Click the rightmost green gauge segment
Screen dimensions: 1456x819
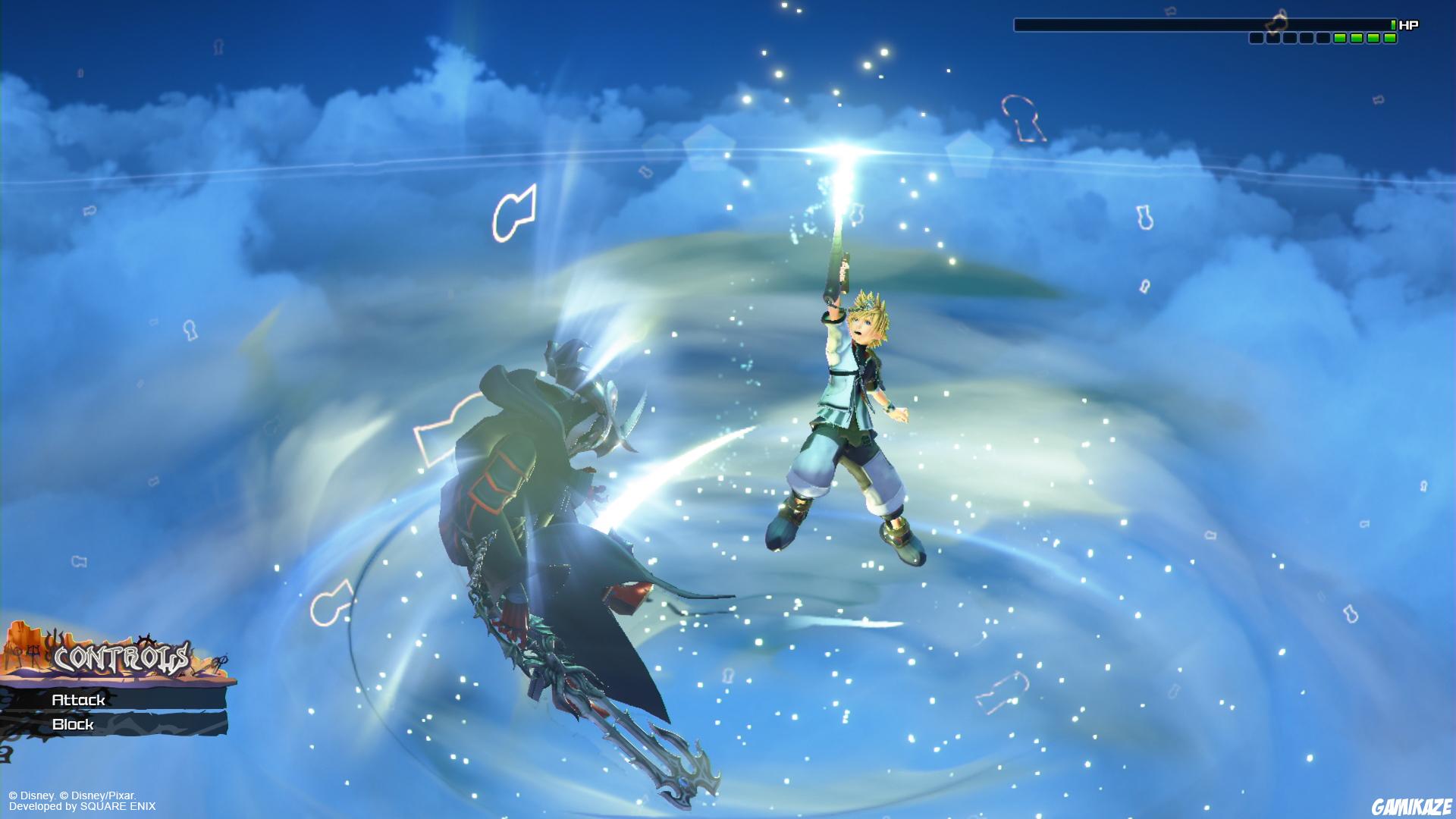[1391, 36]
